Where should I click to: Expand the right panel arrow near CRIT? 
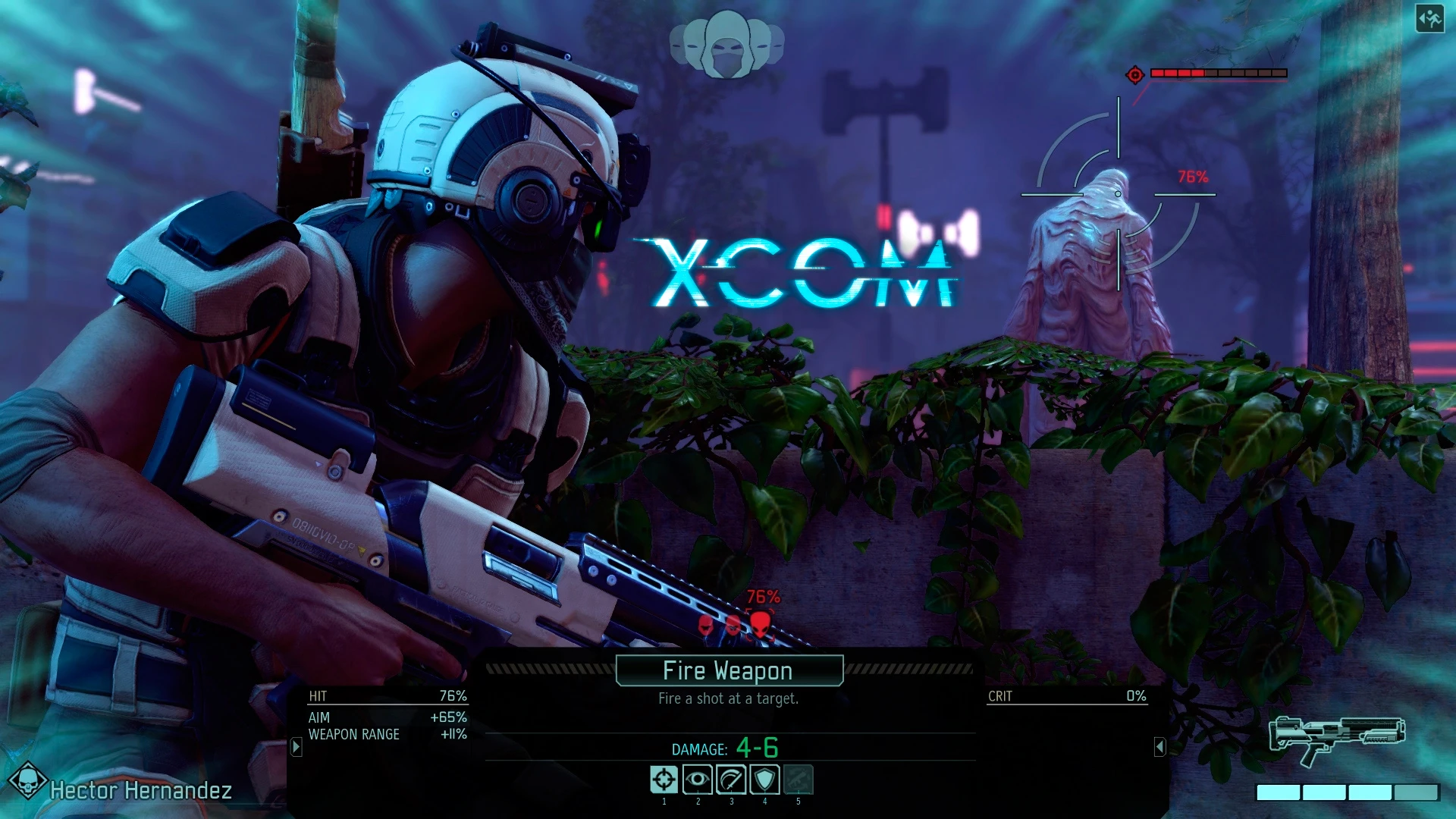pos(1161,746)
